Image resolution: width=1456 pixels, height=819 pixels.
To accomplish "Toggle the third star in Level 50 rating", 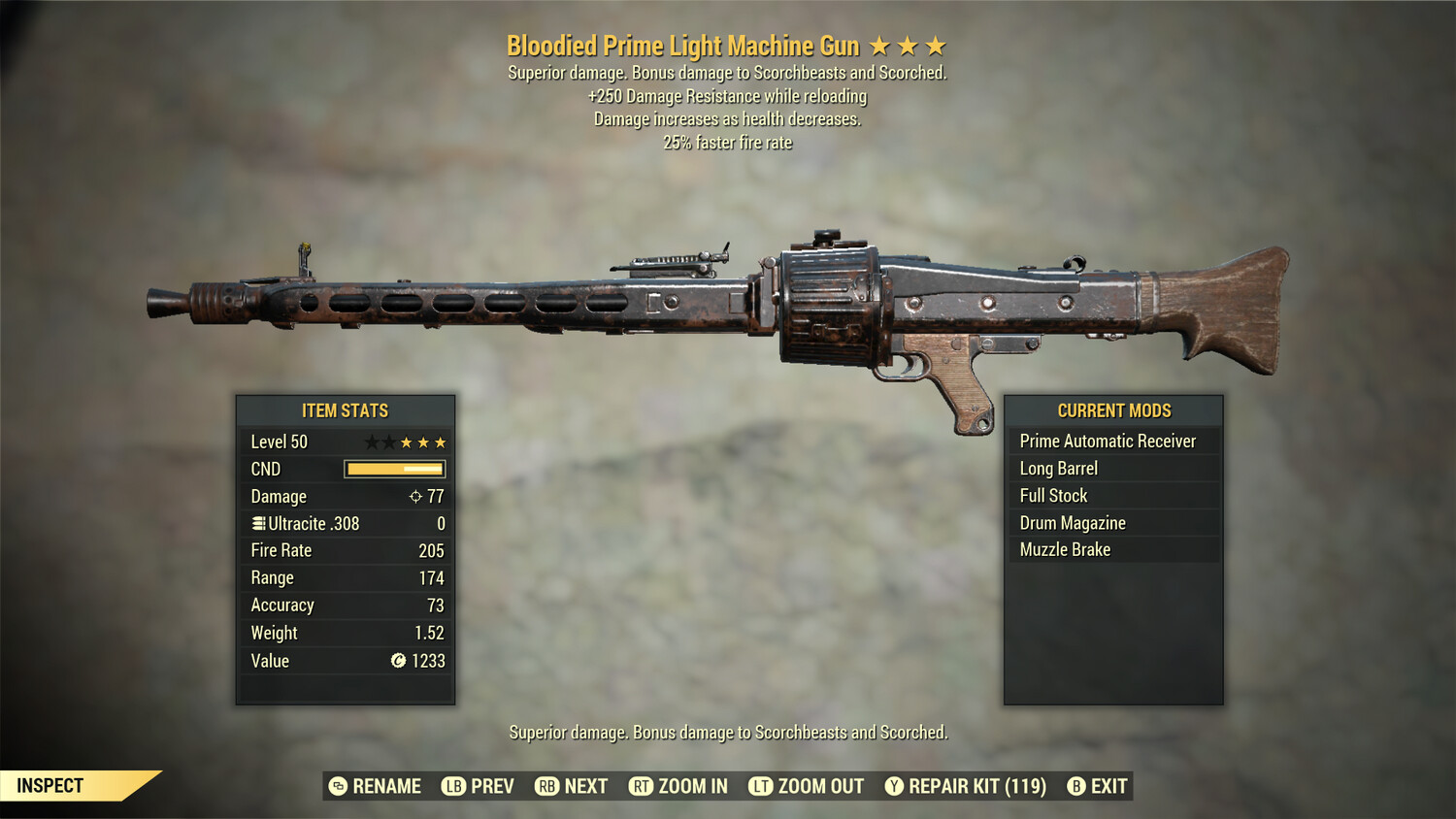I will coord(408,442).
